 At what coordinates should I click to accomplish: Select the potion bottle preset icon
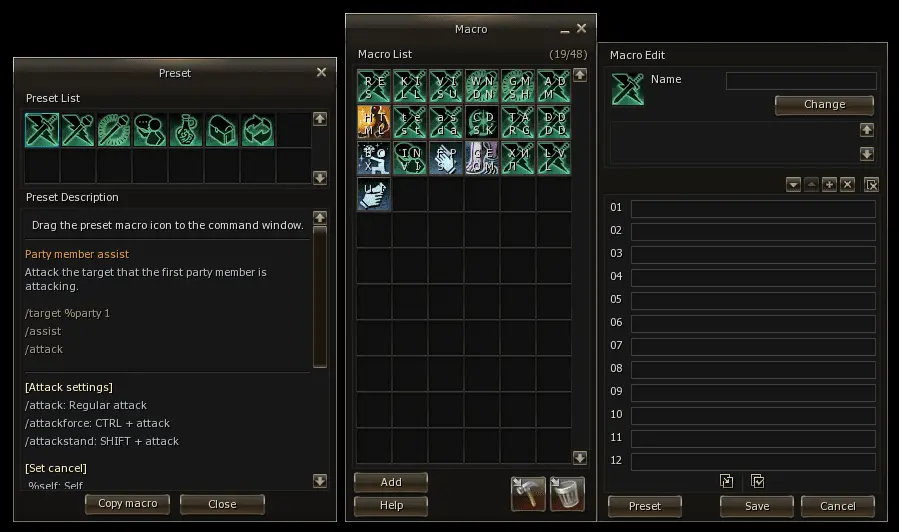[x=186, y=130]
